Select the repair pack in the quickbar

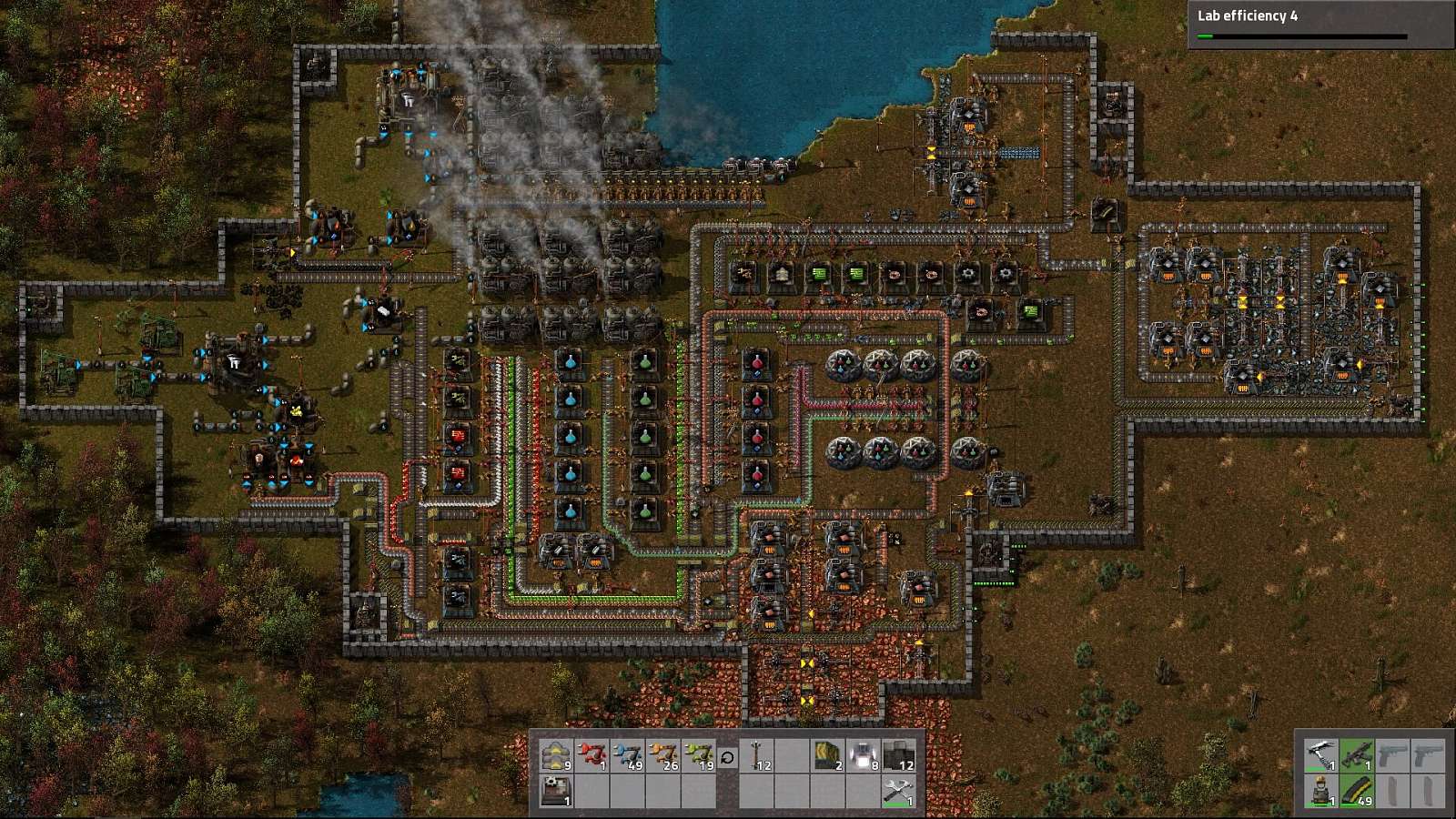(x=898, y=790)
